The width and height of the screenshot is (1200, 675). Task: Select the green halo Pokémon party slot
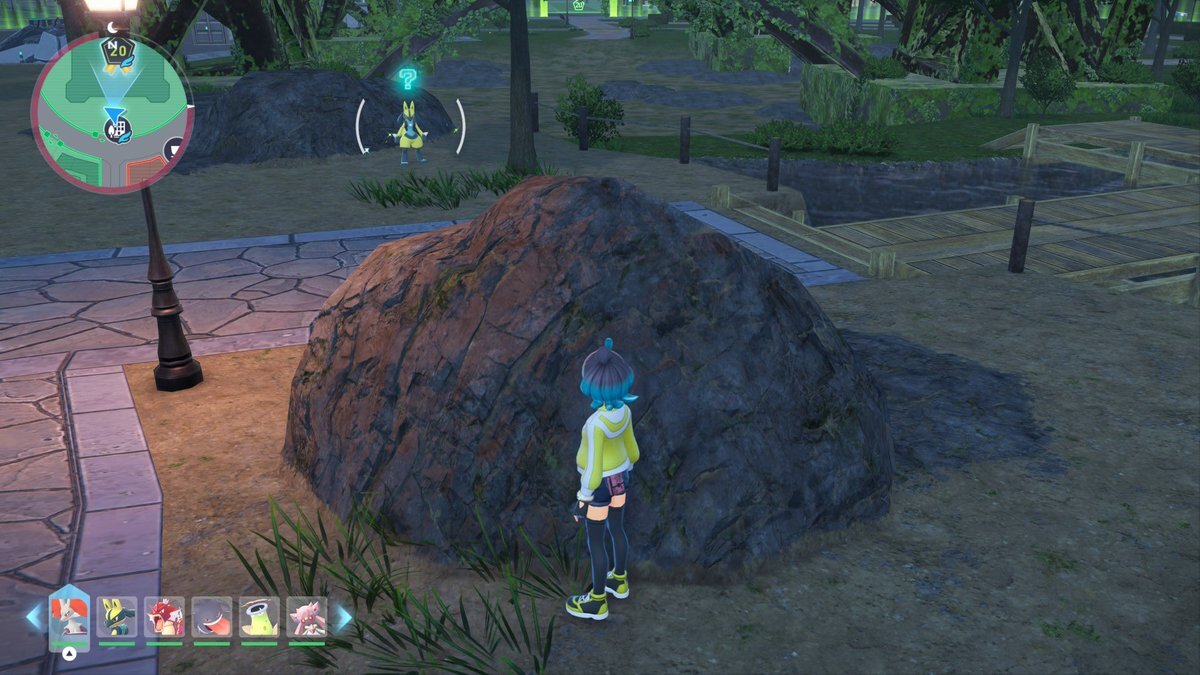(259, 617)
